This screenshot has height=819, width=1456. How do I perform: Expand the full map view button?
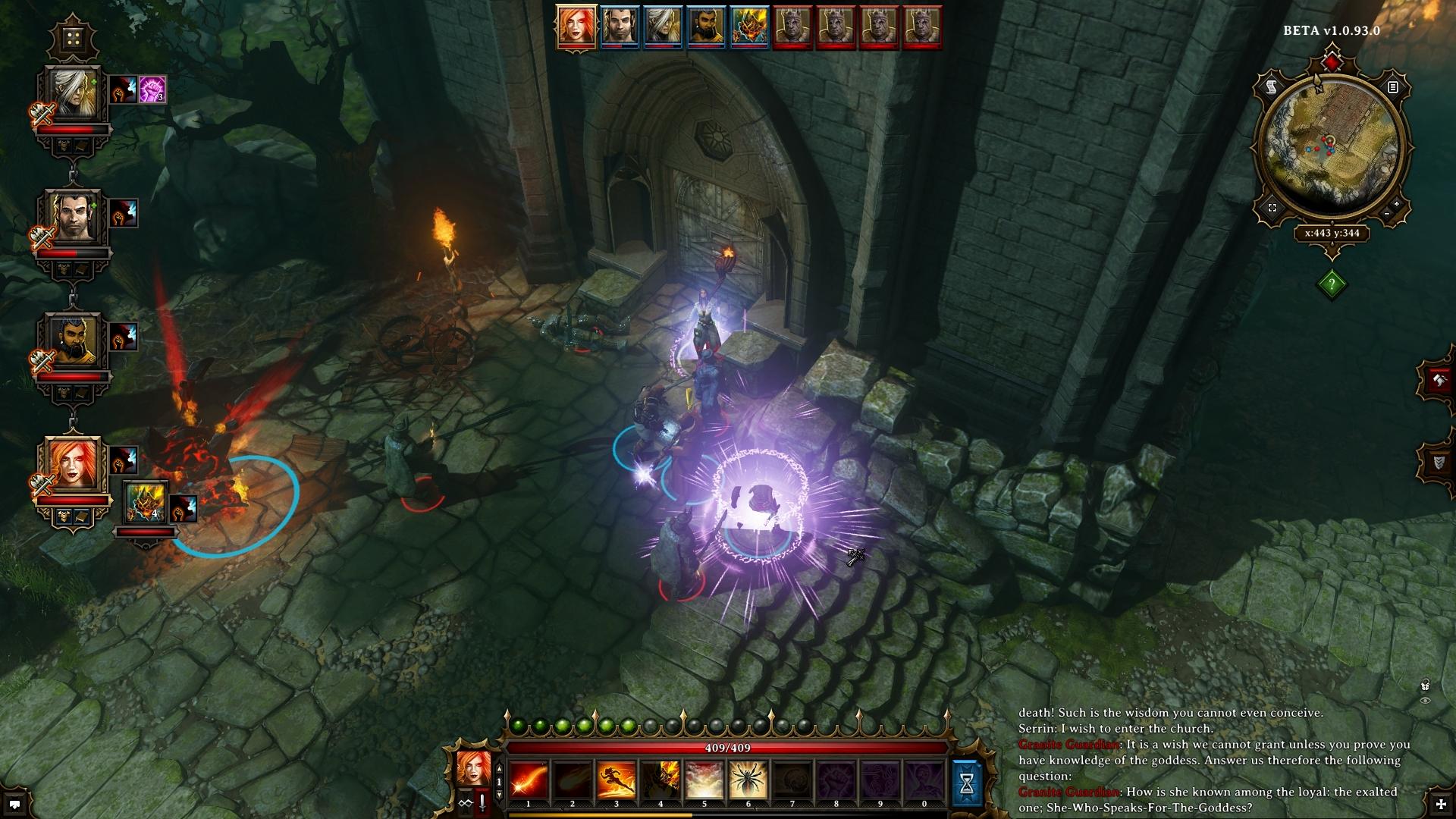tap(1272, 208)
